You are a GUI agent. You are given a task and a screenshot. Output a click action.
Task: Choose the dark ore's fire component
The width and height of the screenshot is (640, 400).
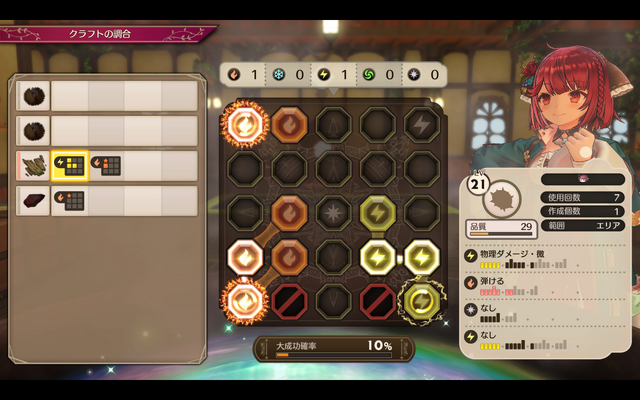click(x=70, y=200)
